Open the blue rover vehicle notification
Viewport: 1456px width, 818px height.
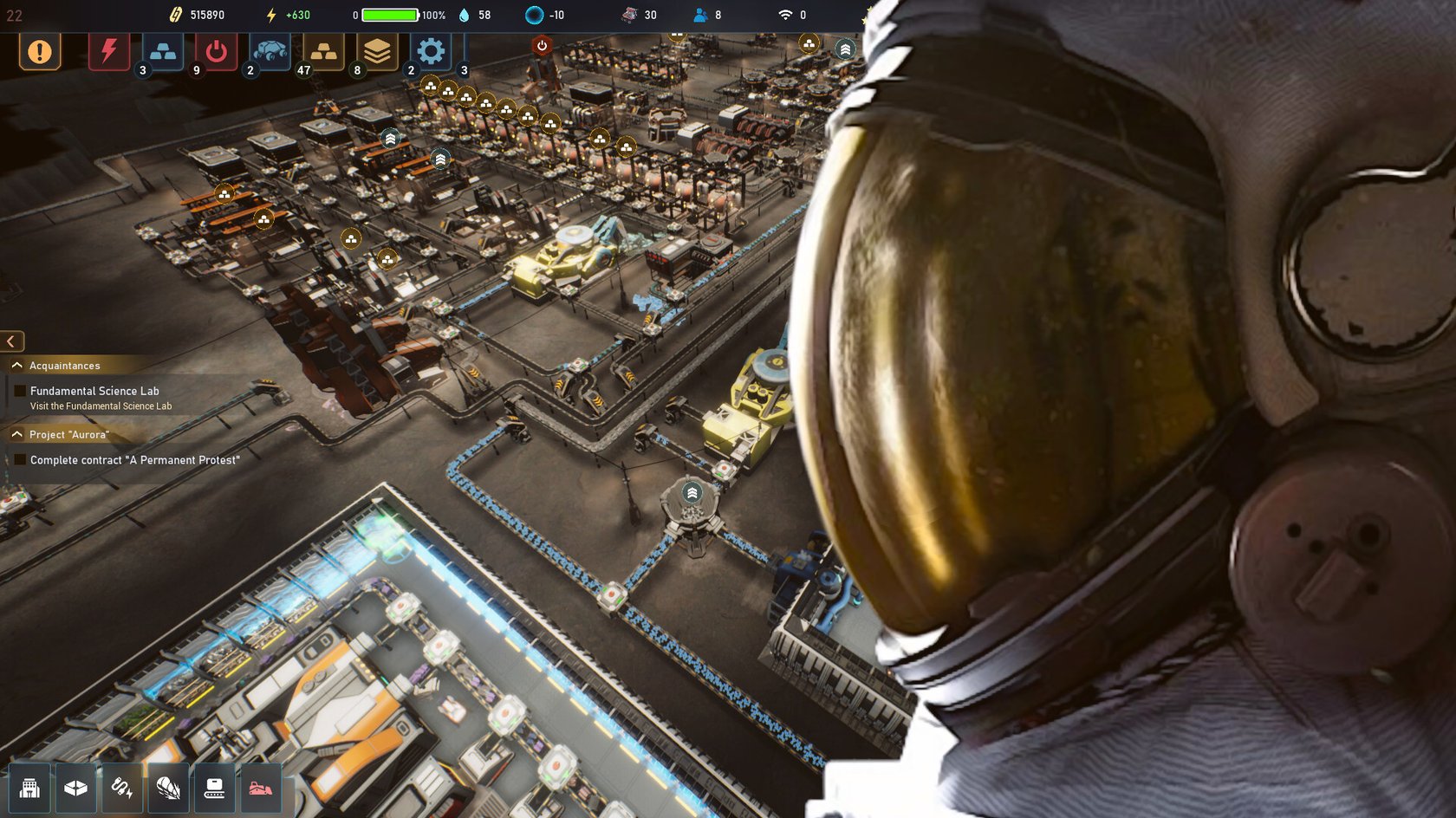click(270, 52)
